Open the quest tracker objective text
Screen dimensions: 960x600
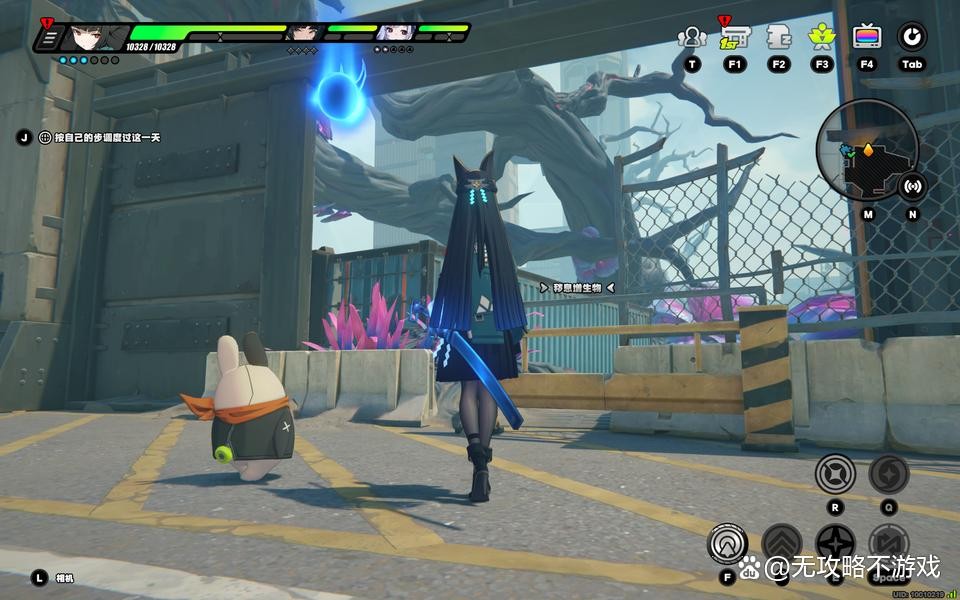pos(99,138)
